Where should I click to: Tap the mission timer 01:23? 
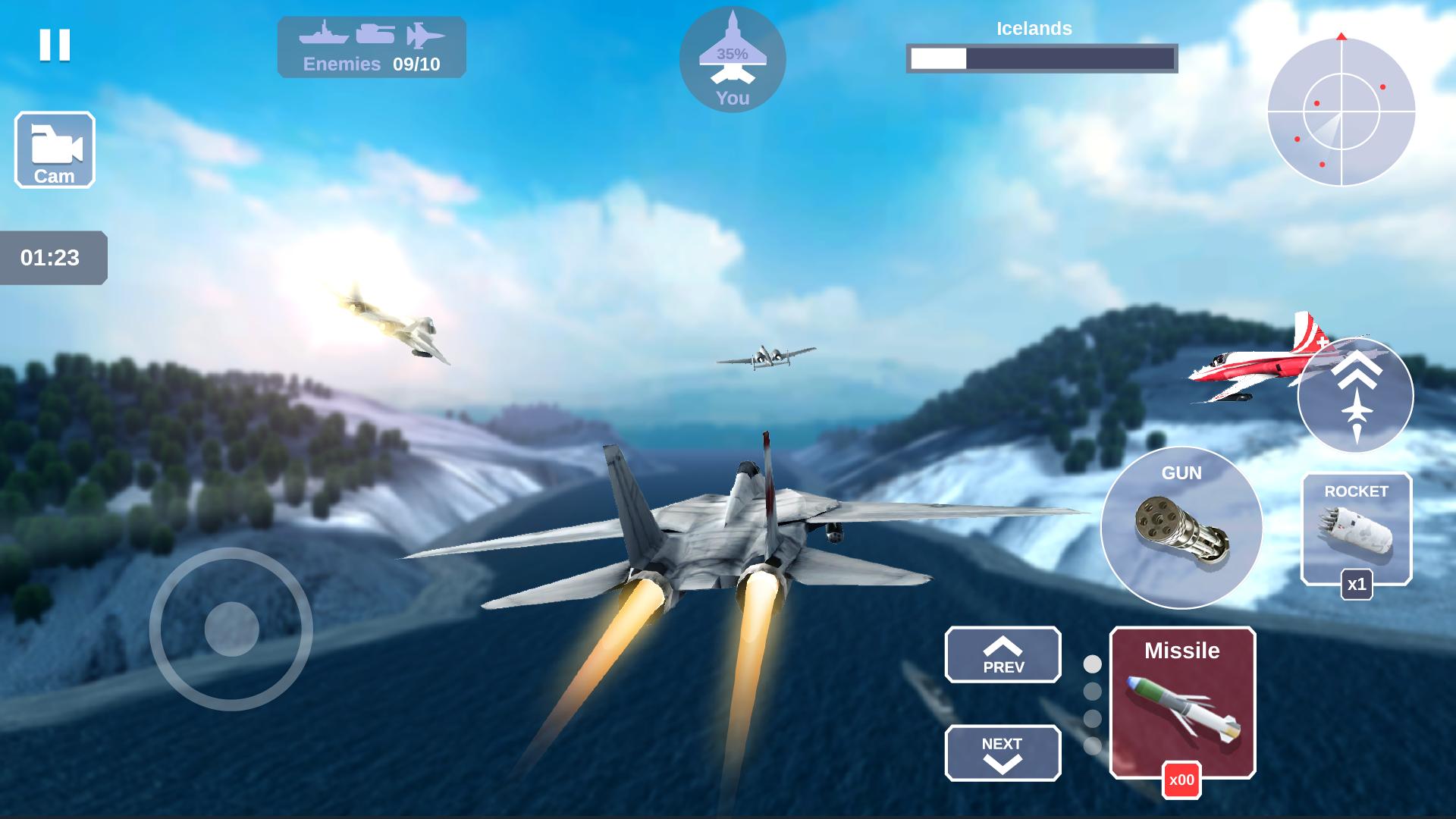point(50,258)
